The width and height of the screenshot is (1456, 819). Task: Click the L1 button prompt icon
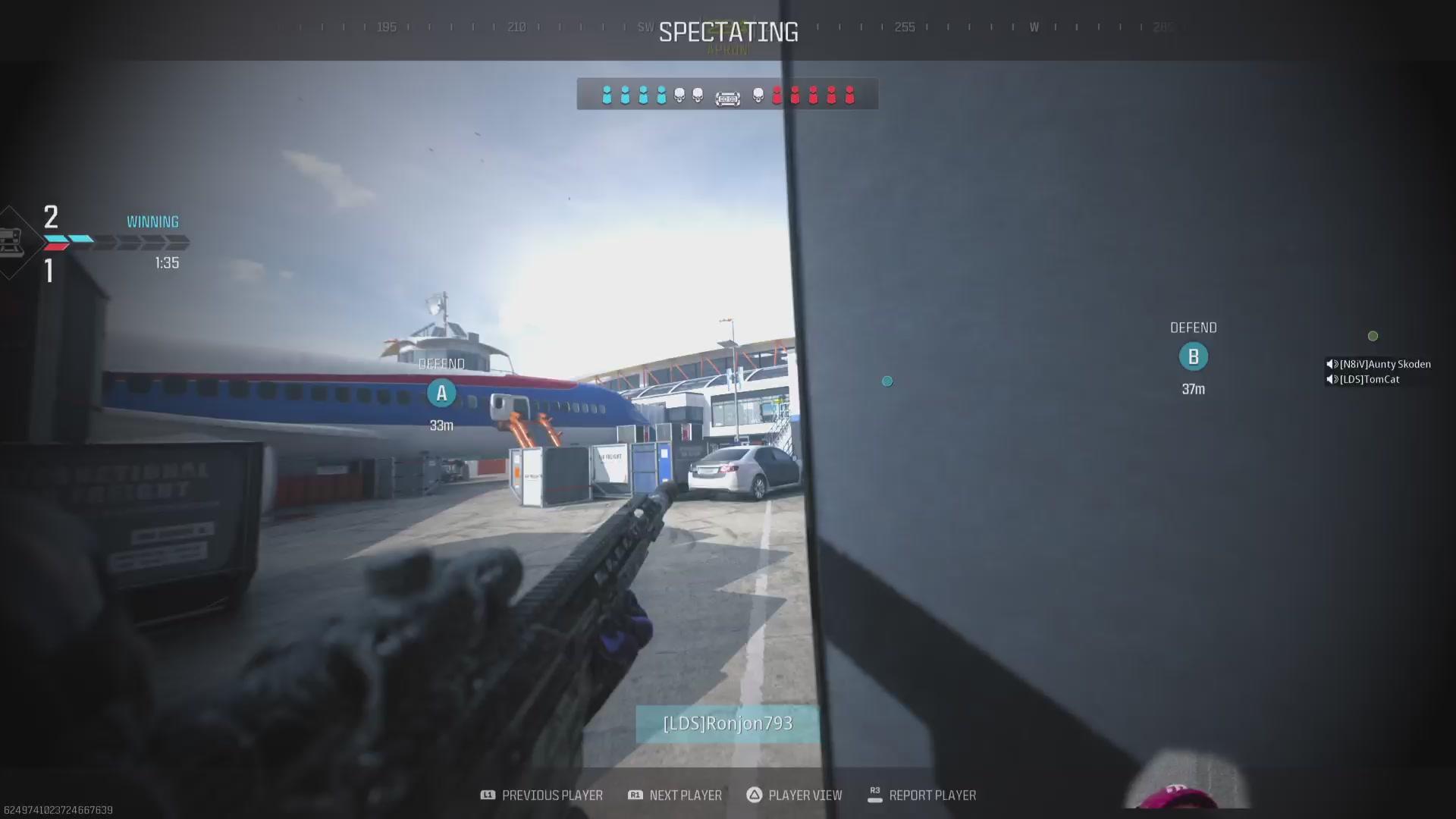(x=489, y=795)
